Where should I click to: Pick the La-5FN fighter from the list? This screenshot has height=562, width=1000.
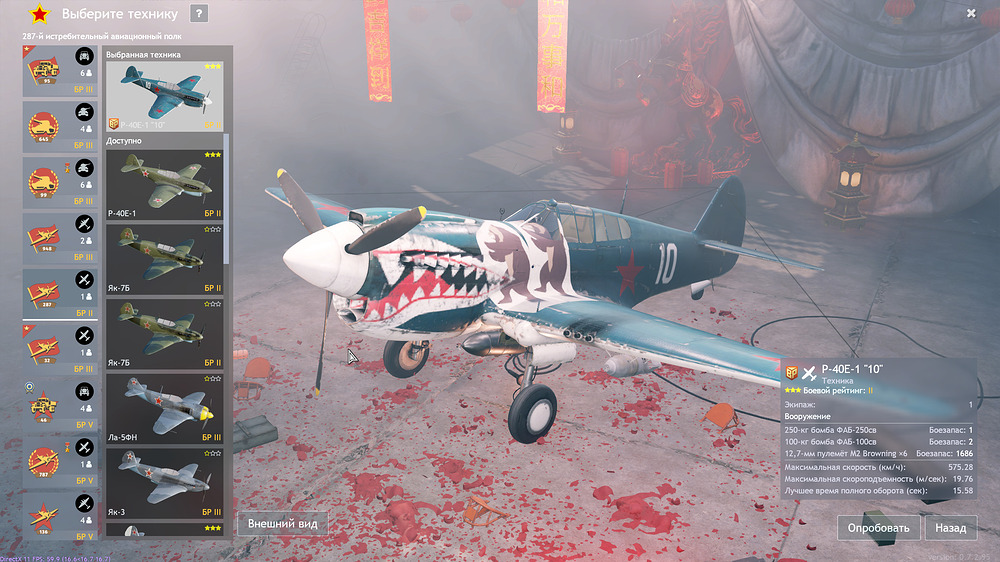click(165, 409)
